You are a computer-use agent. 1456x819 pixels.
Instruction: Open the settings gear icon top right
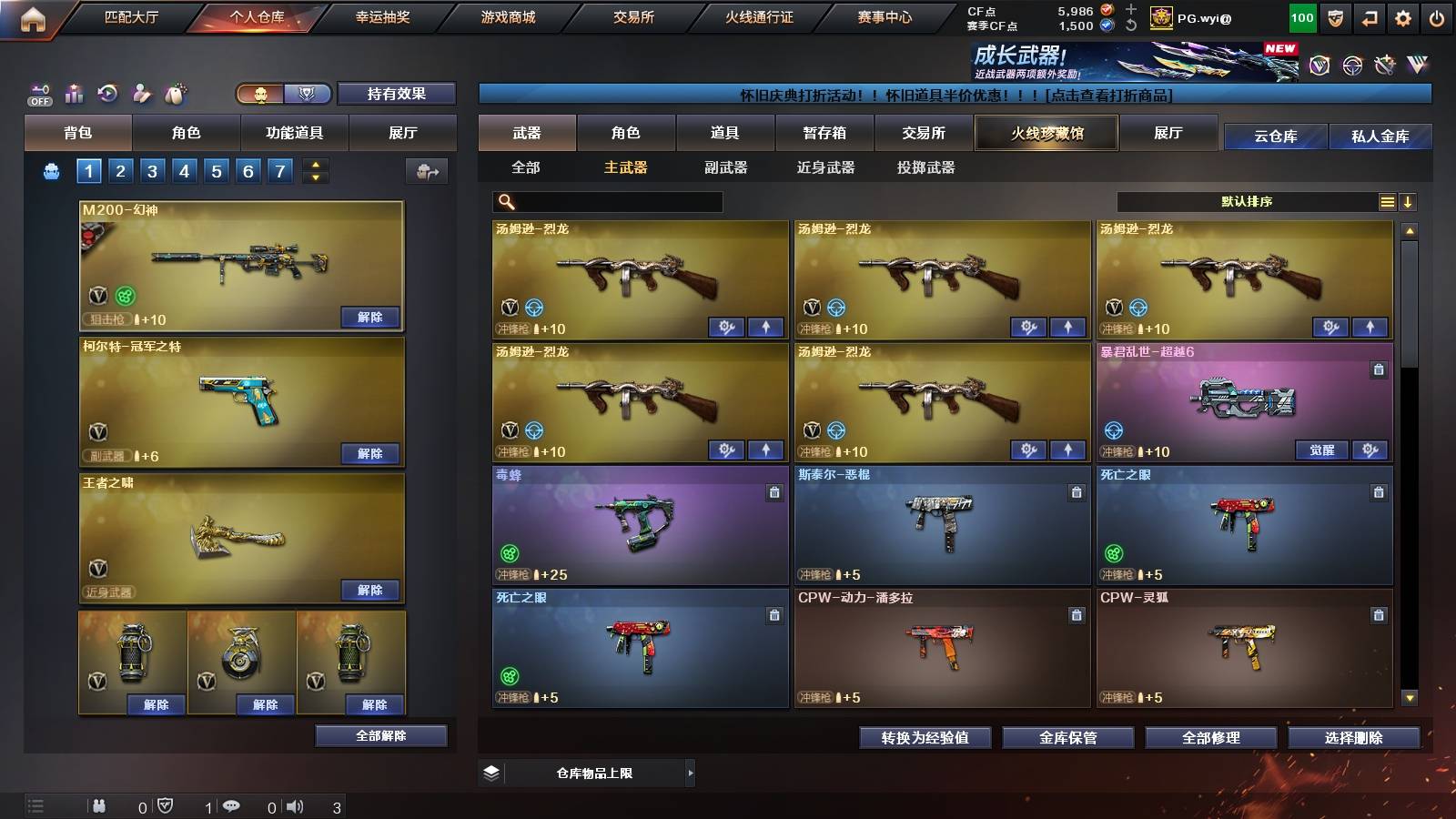[x=1403, y=16]
